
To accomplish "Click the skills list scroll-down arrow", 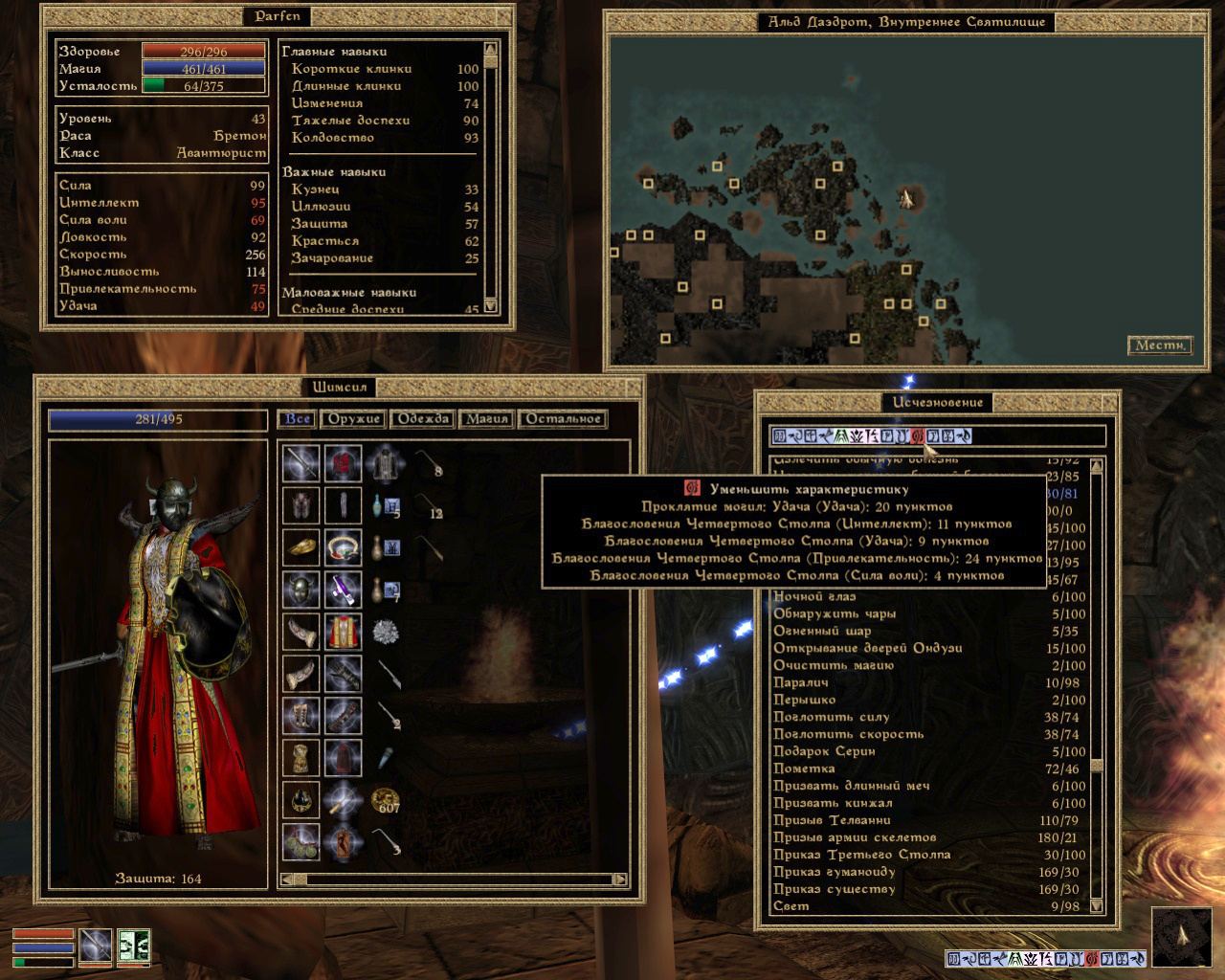I will point(490,306).
